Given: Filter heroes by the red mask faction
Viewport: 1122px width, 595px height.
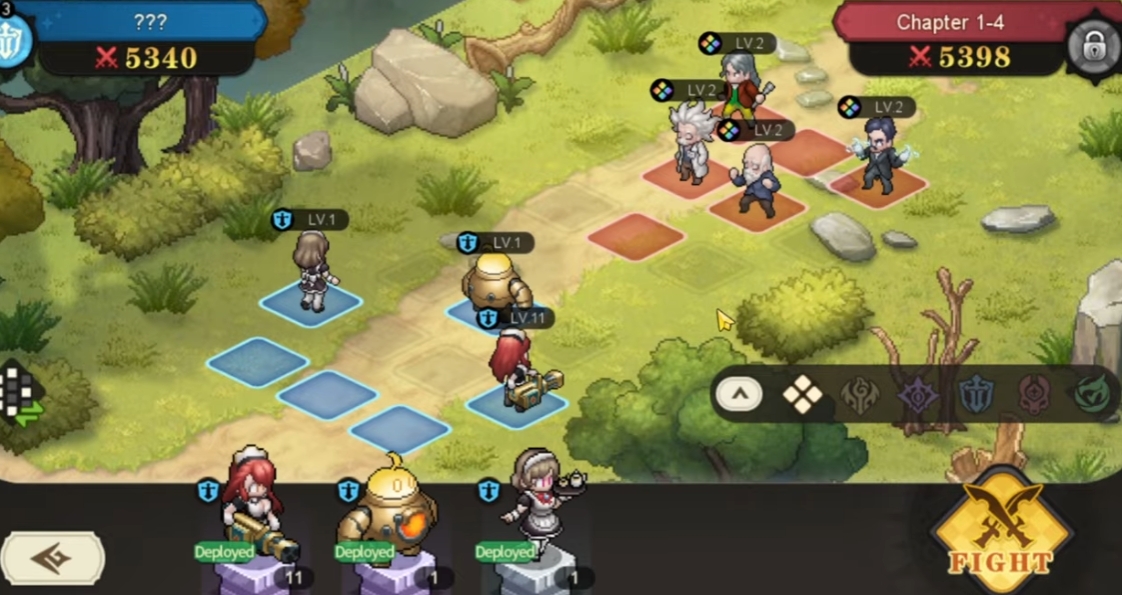Looking at the screenshot, I should coord(1034,395).
